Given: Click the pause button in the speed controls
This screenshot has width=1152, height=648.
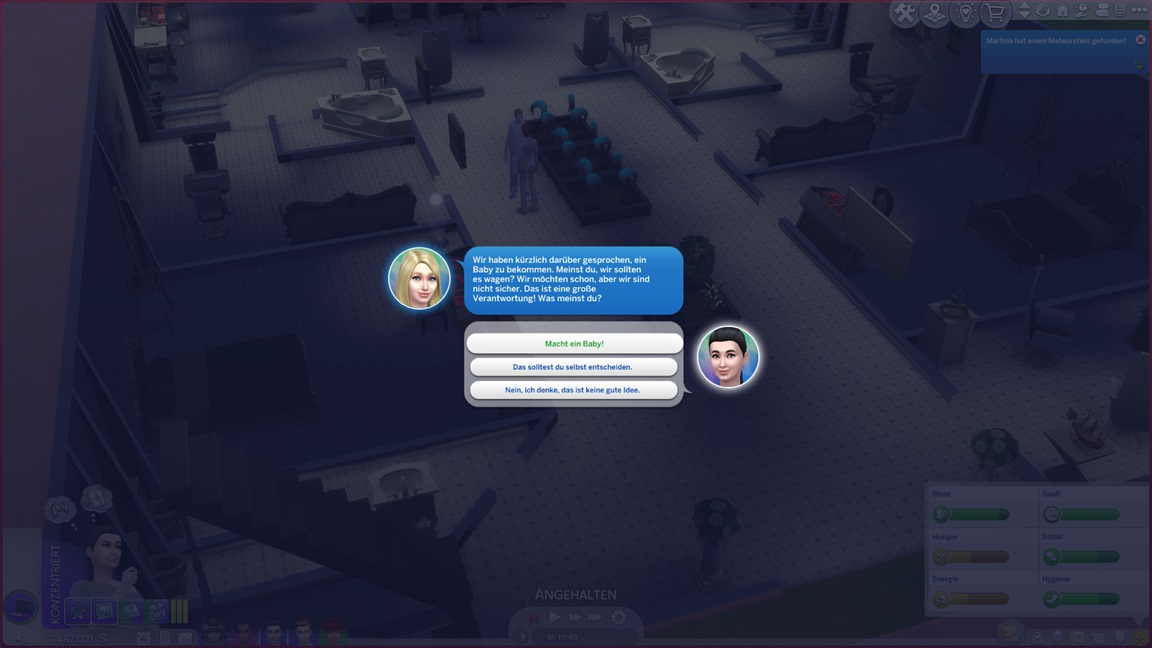Looking at the screenshot, I should coord(534,618).
